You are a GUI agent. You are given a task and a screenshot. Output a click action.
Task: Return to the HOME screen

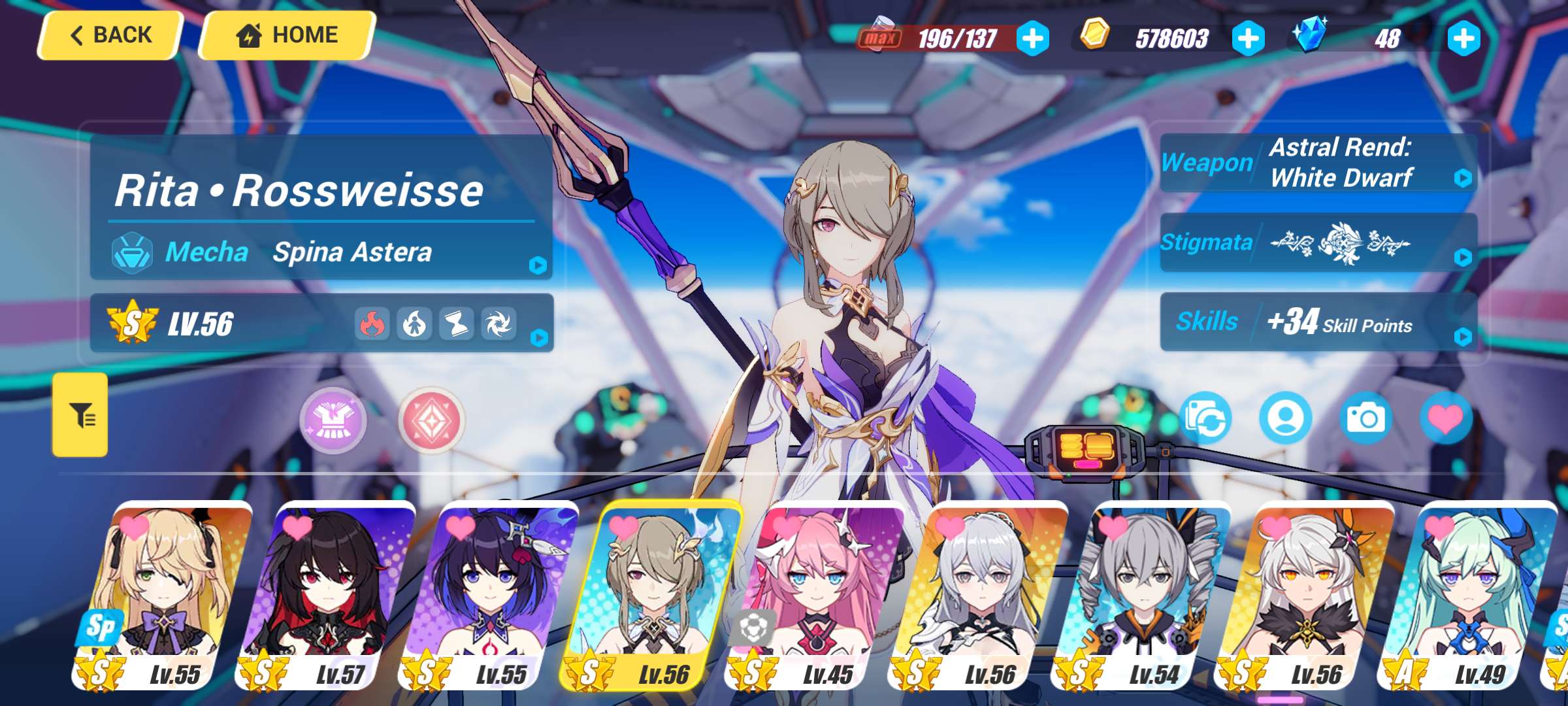click(287, 35)
